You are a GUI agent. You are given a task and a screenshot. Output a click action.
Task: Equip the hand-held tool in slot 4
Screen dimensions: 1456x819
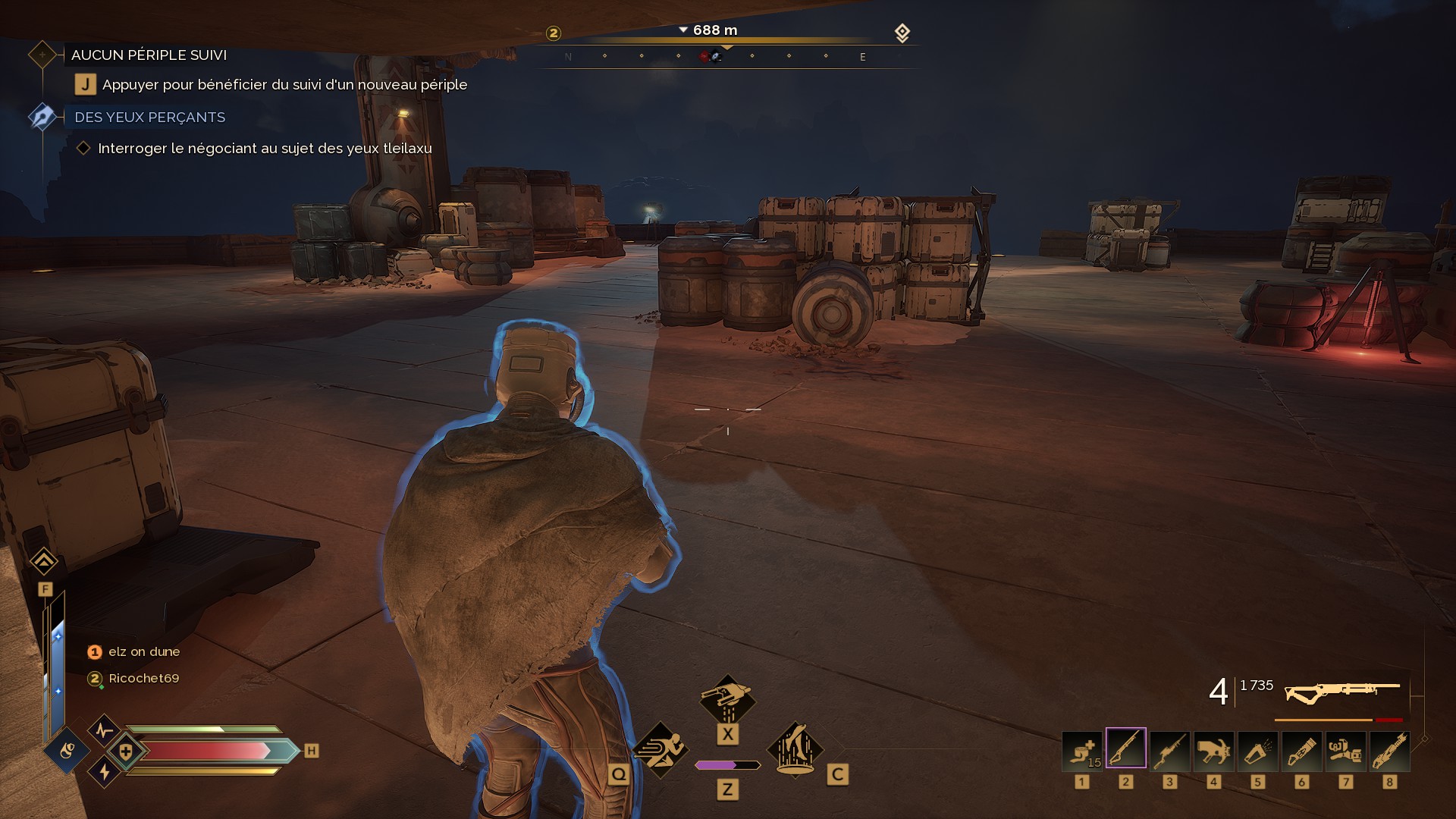click(1213, 750)
